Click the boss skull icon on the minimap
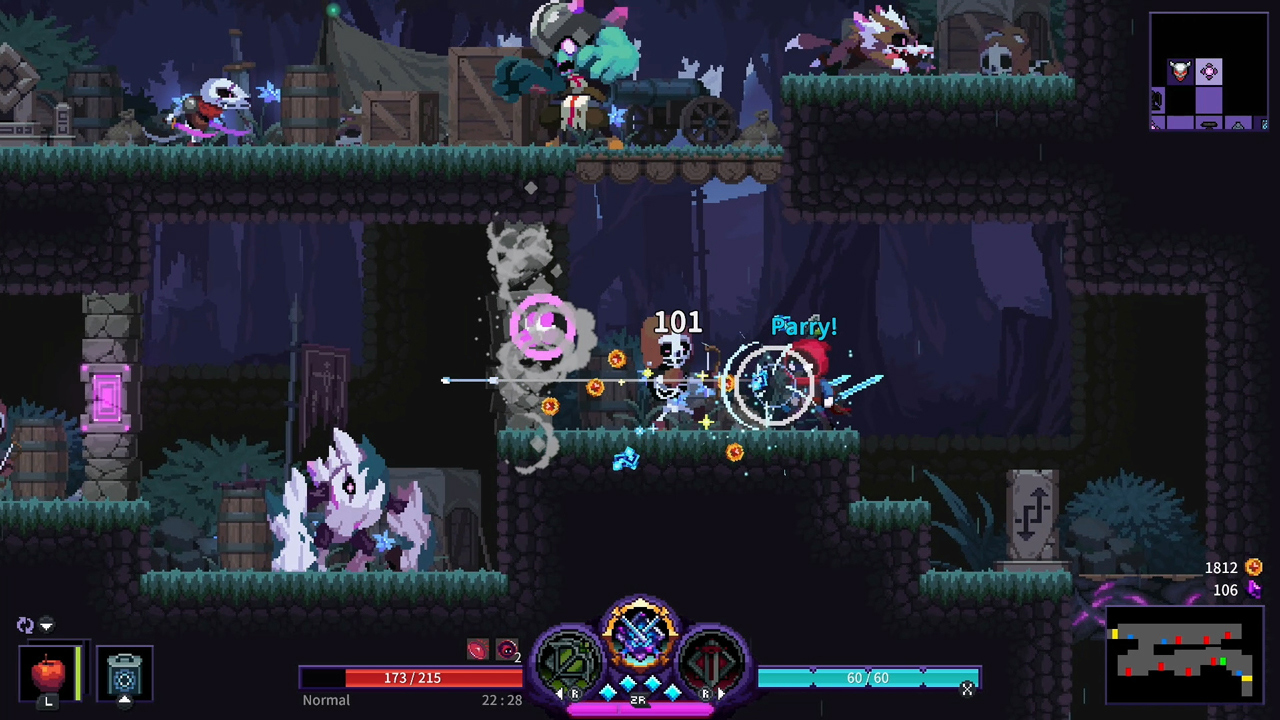Image resolution: width=1280 pixels, height=720 pixels. click(1178, 70)
